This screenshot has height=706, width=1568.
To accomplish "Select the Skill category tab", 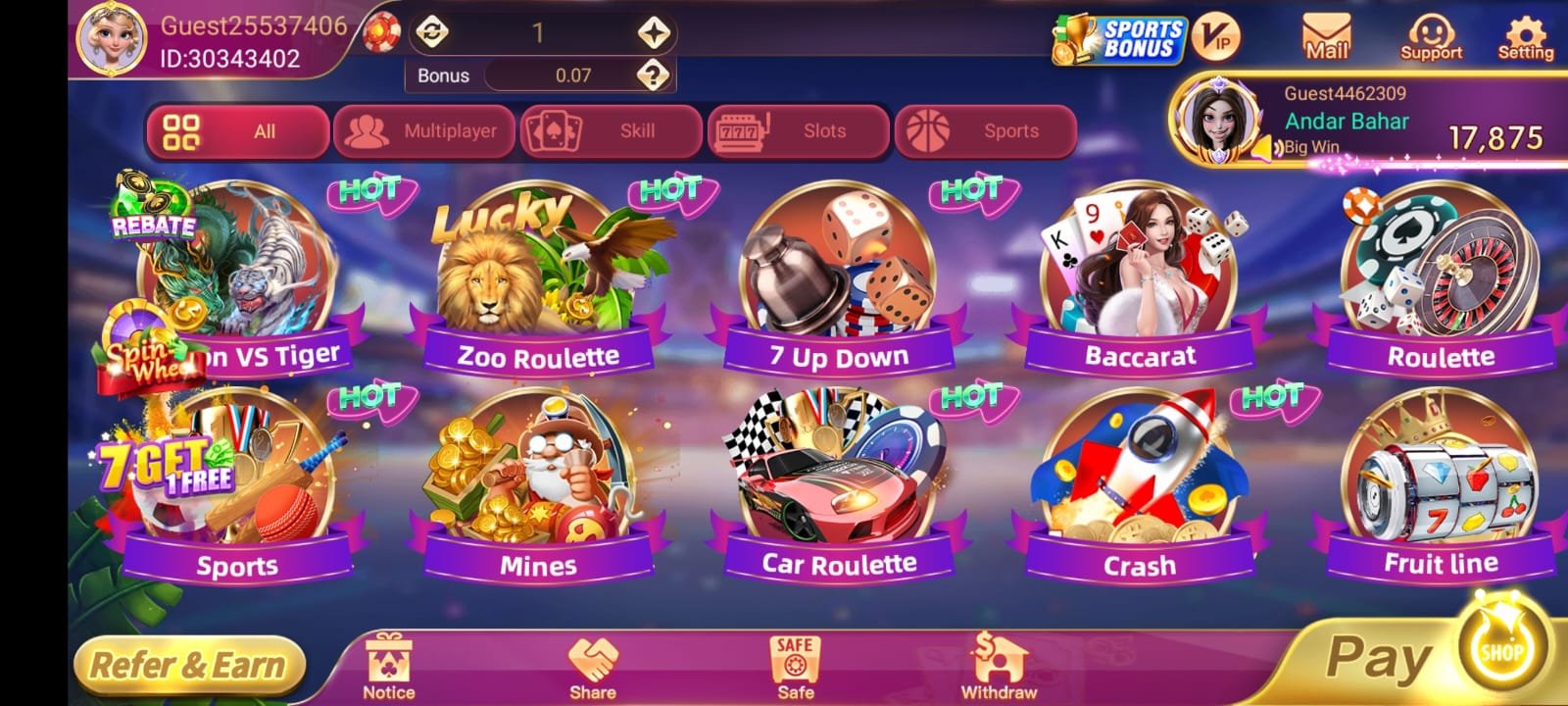I will (611, 131).
